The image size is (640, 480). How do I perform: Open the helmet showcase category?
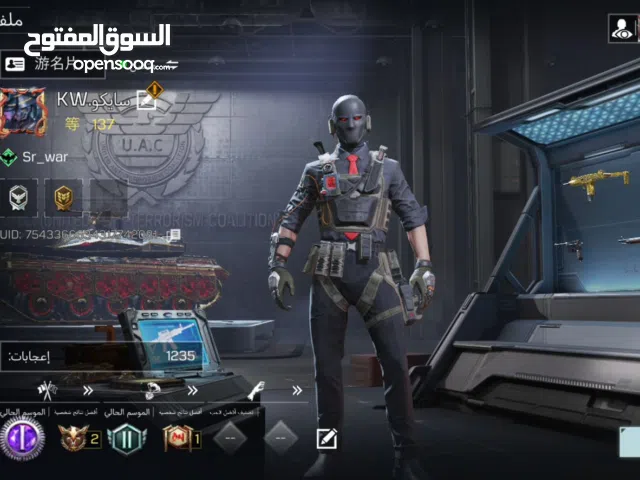point(150,389)
